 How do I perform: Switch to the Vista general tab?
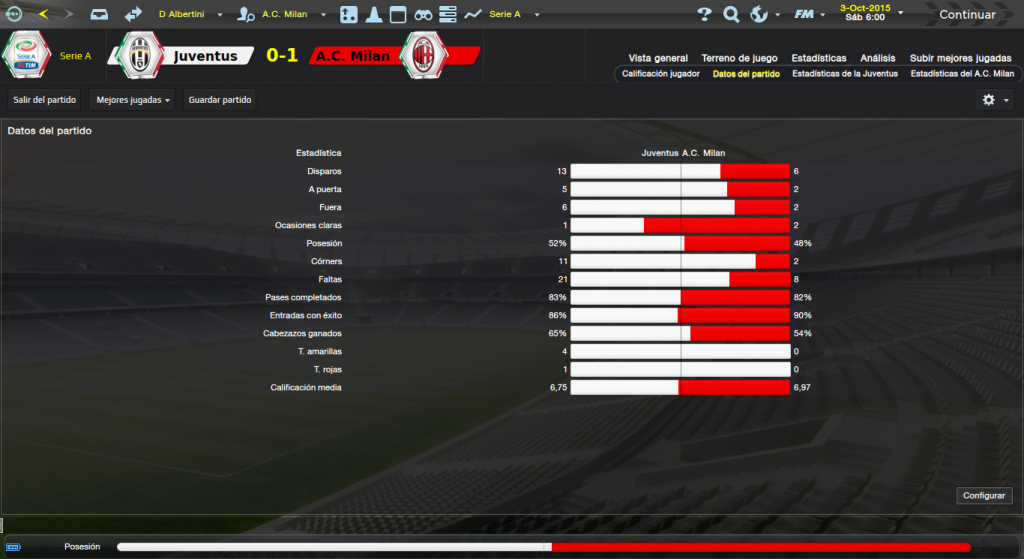pyautogui.click(x=658, y=58)
